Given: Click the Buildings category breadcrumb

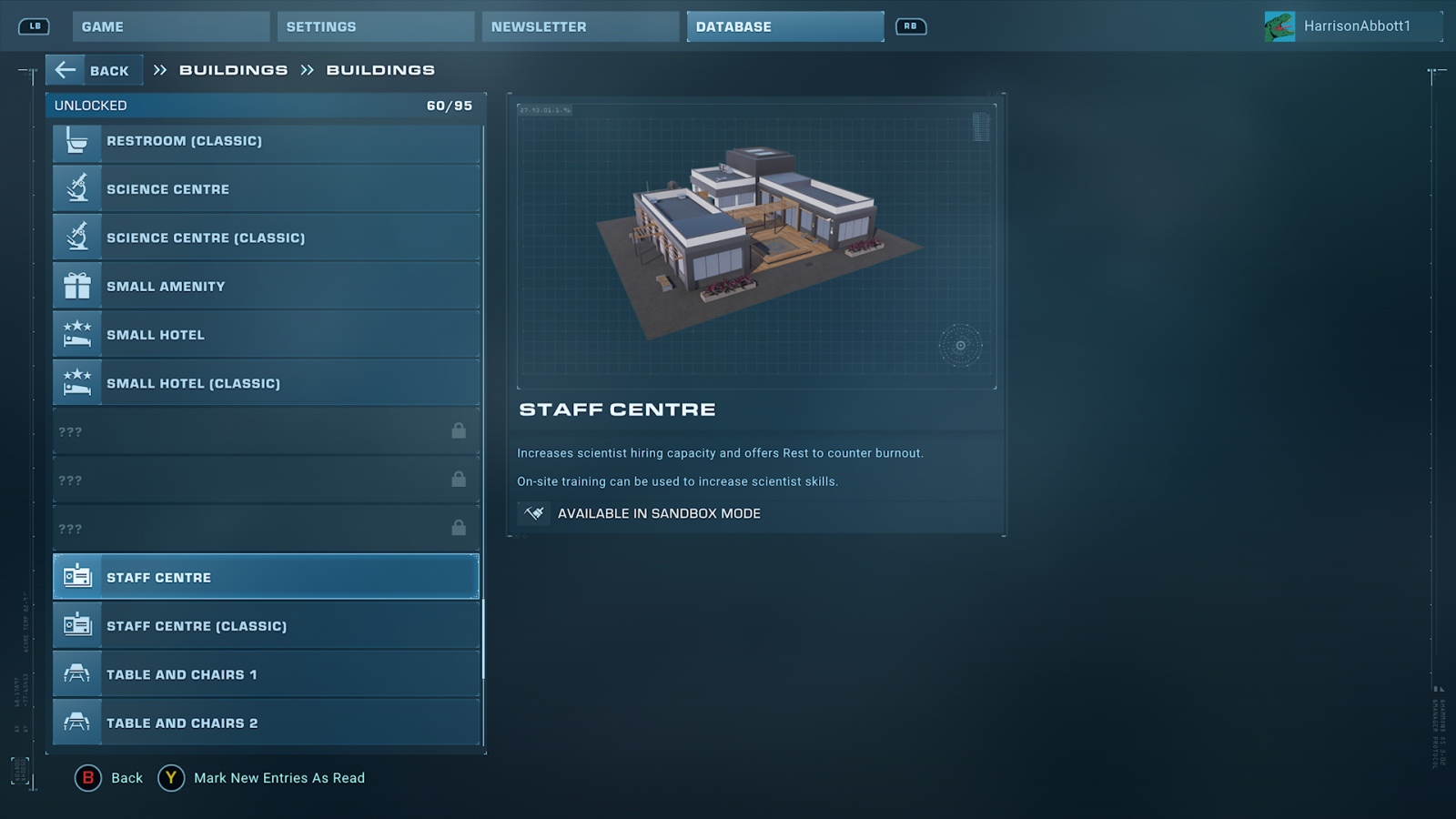Looking at the screenshot, I should coord(233,70).
